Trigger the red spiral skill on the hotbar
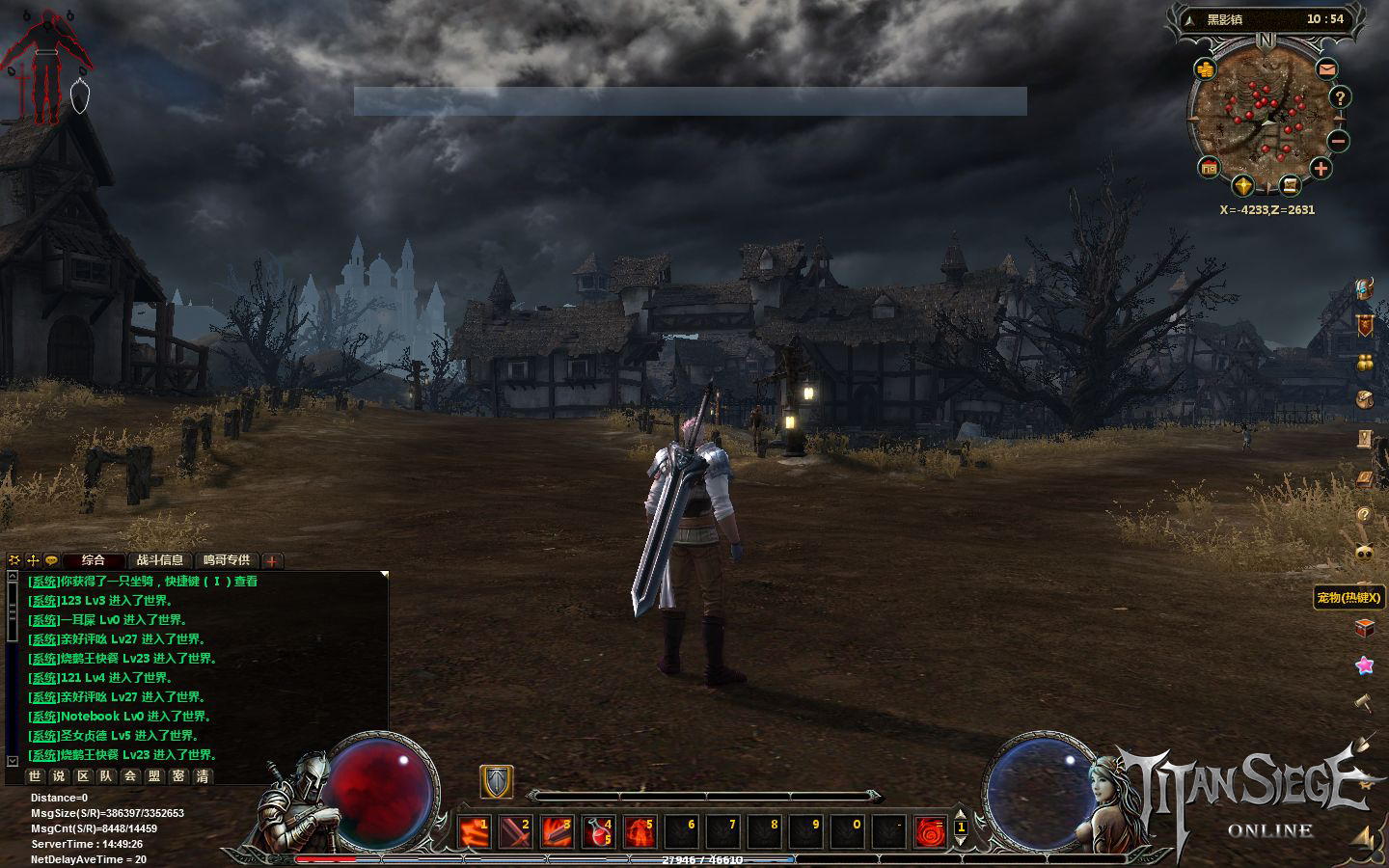1389x868 pixels. (931, 830)
